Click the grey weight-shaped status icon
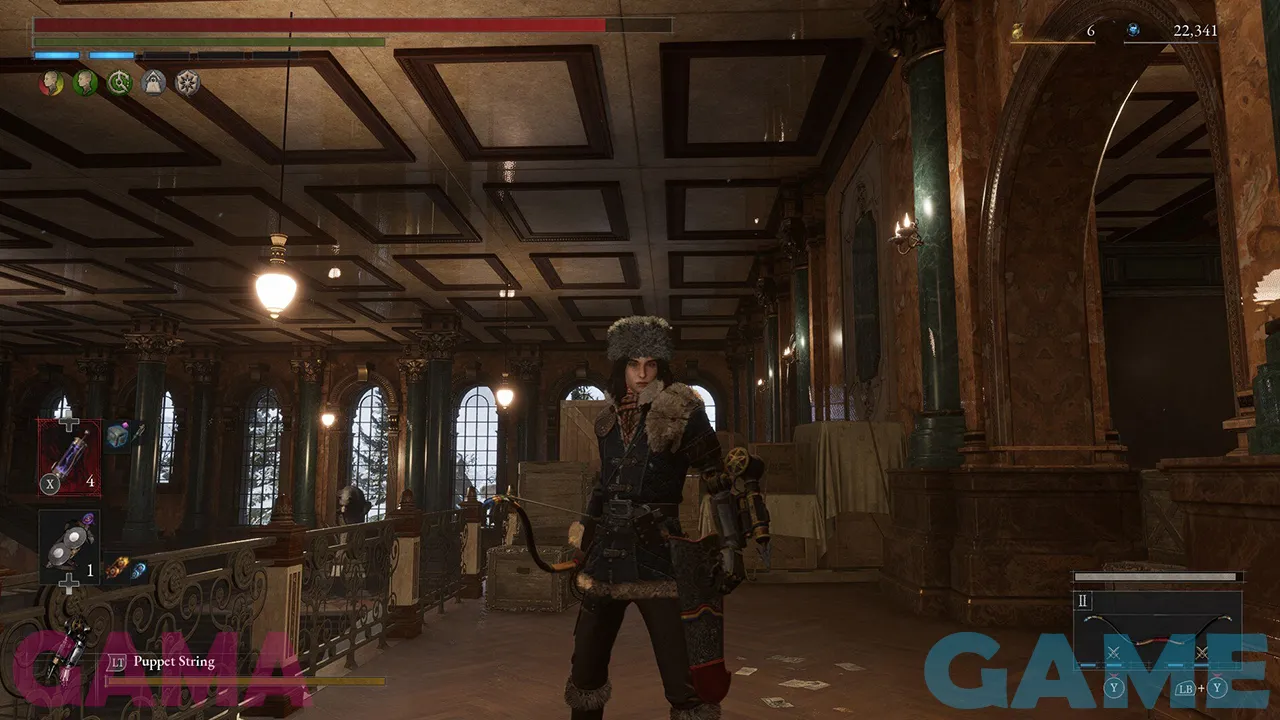 pos(153,83)
